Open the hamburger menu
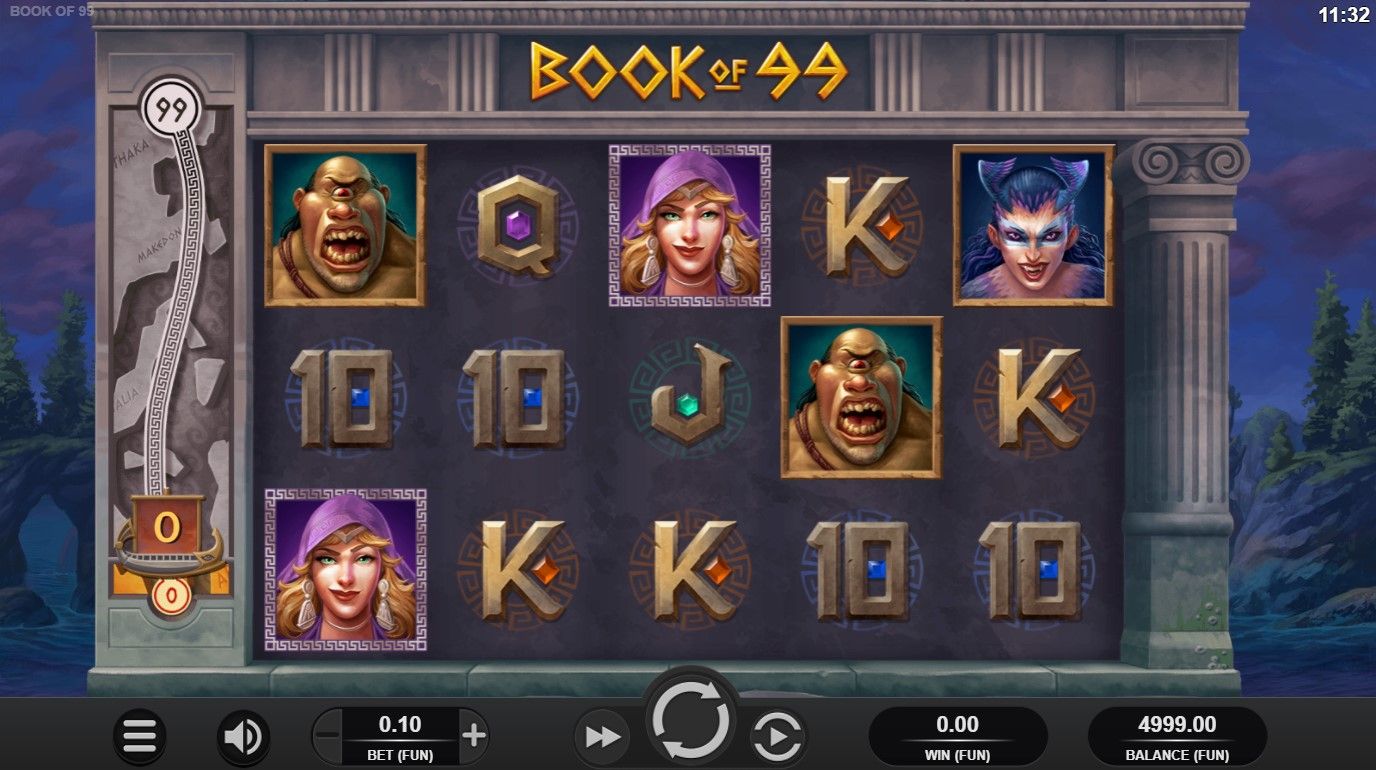Viewport: 1376px width, 770px height. tap(140, 737)
